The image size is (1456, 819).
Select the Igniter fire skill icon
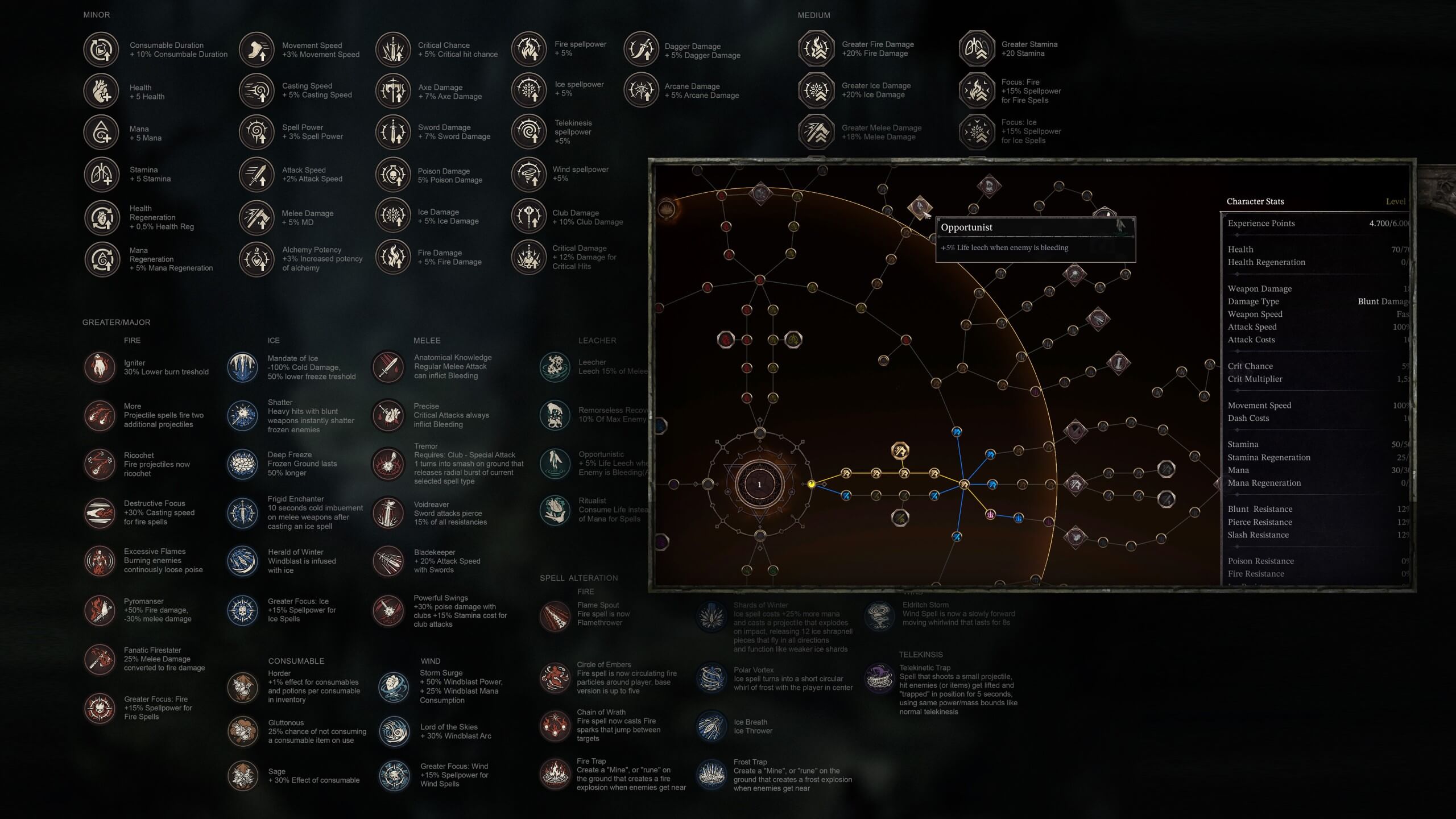[100, 367]
